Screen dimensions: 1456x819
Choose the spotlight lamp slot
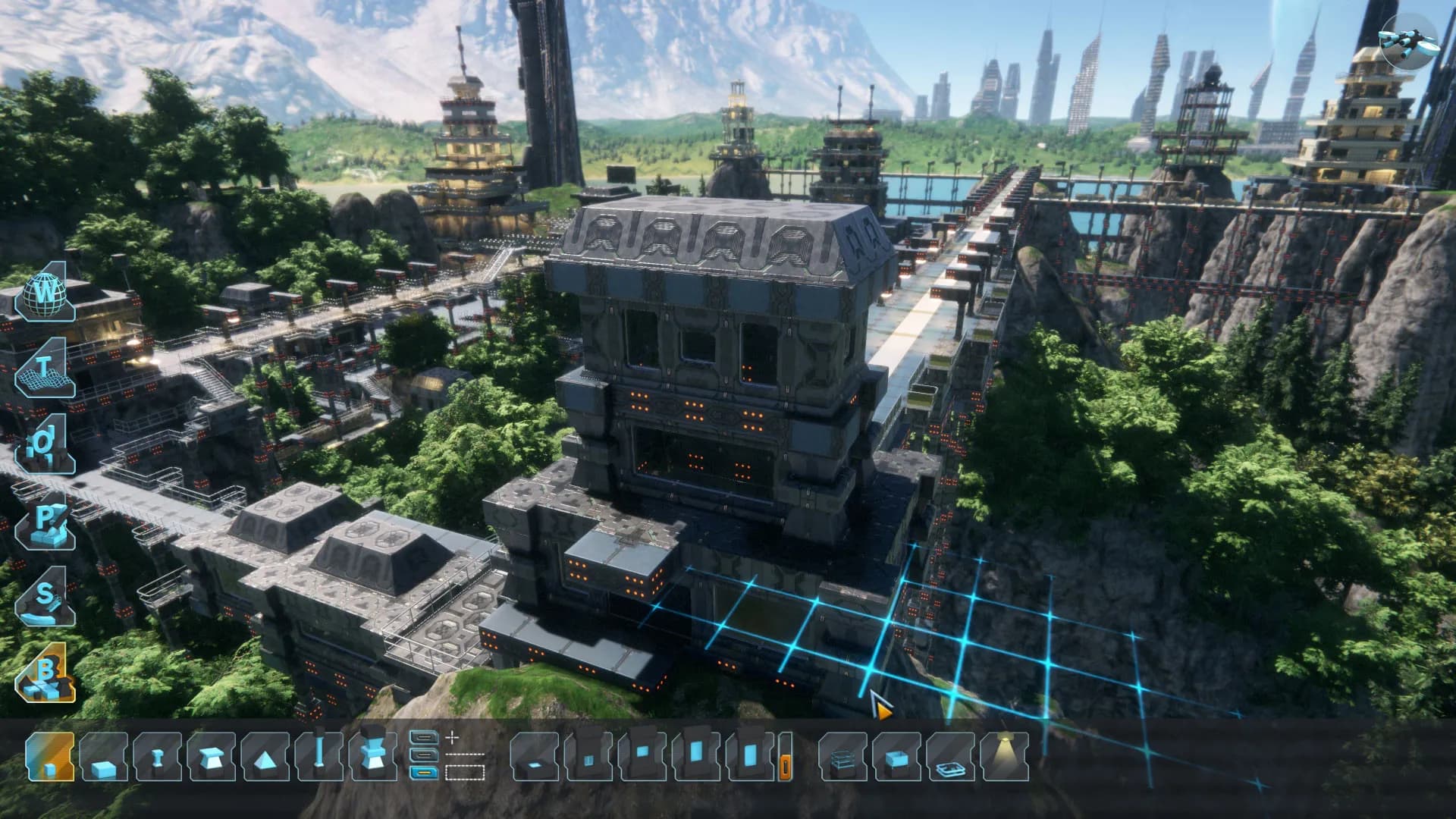(1005, 756)
